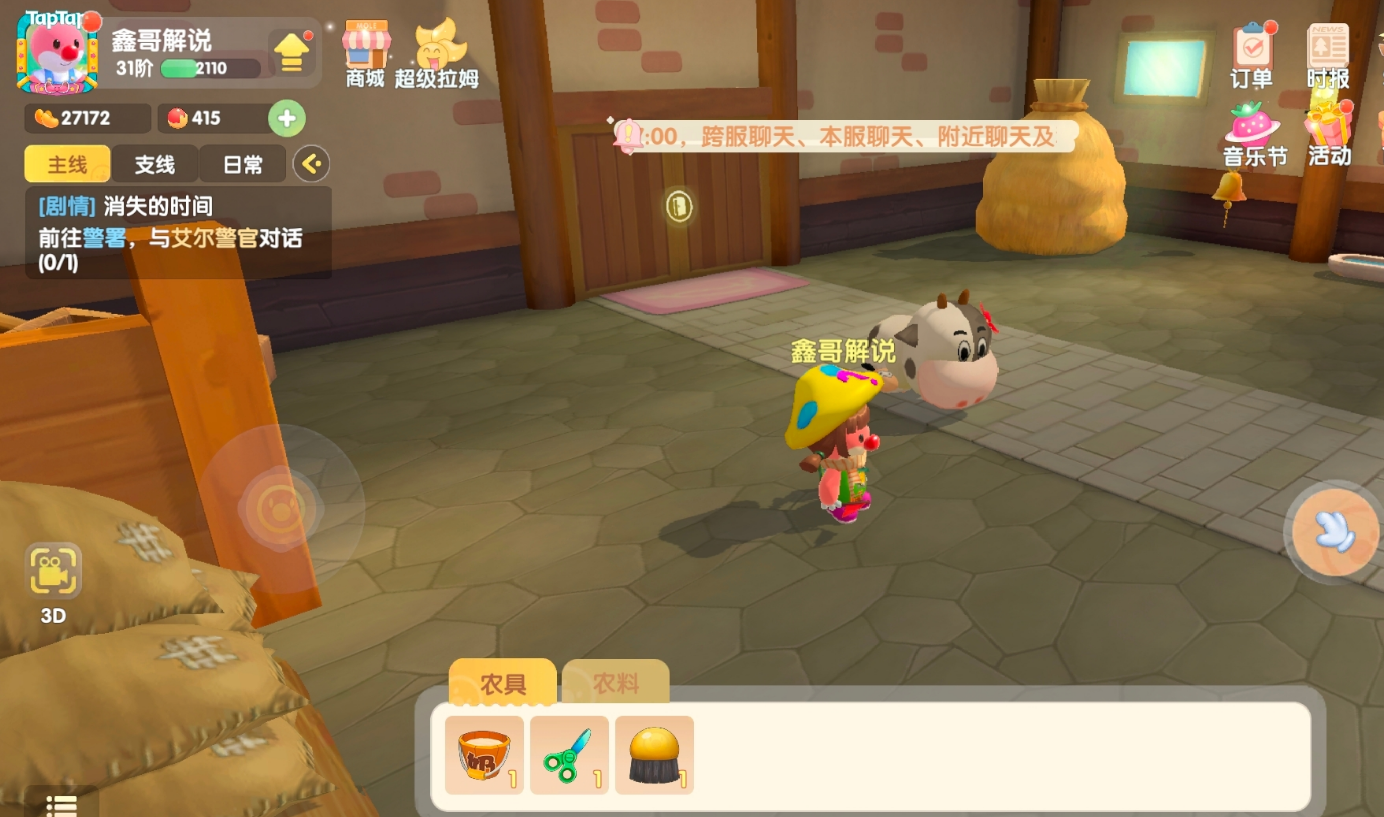Open the player avatar profile
Viewport: 1384px width, 817px height.
pos(57,52)
